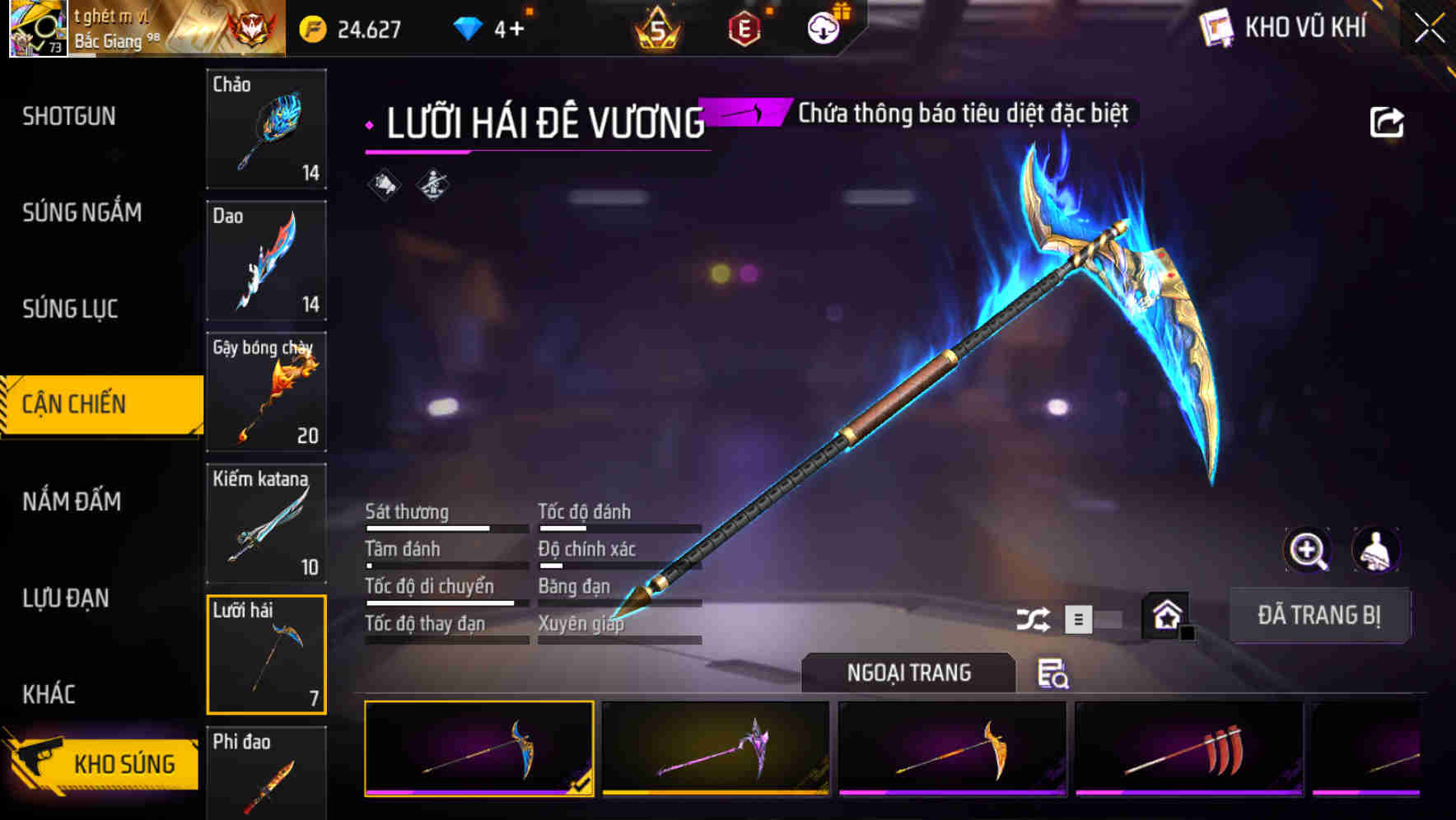Switch to the NGOẠI TRANG tab
This screenshot has height=820, width=1456.
(909, 673)
